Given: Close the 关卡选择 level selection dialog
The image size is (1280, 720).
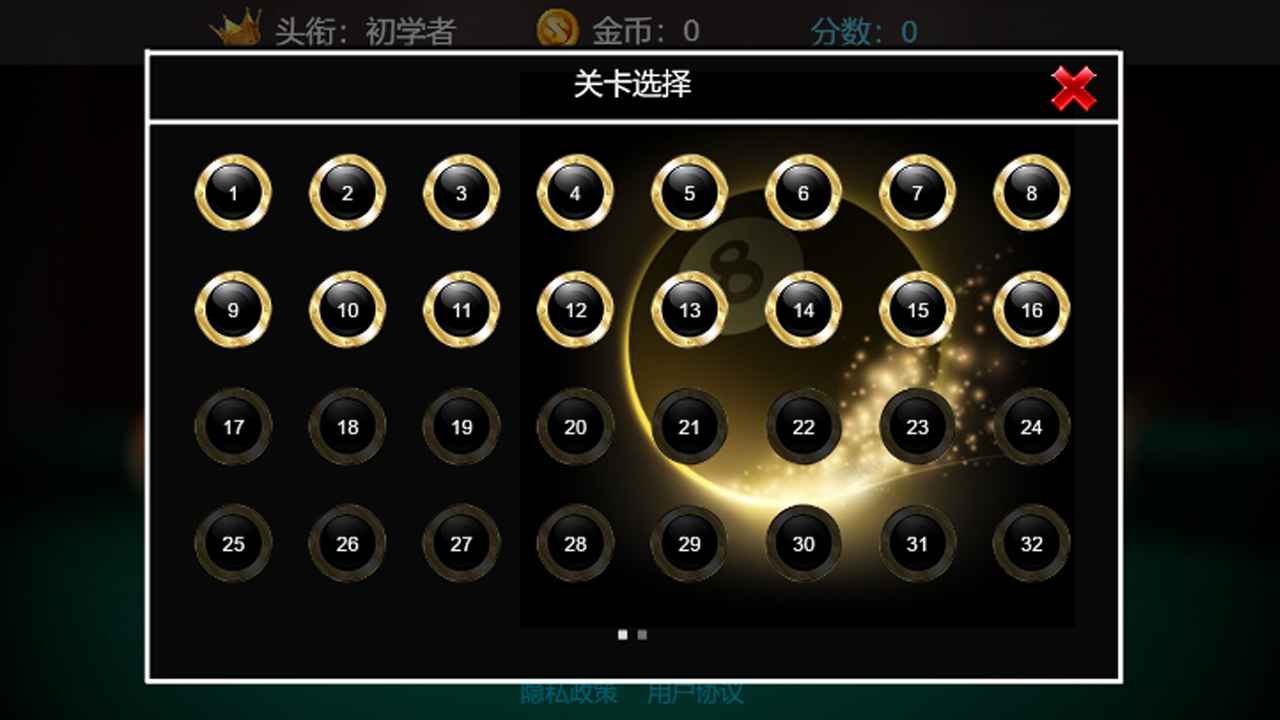Looking at the screenshot, I should coord(1073,89).
